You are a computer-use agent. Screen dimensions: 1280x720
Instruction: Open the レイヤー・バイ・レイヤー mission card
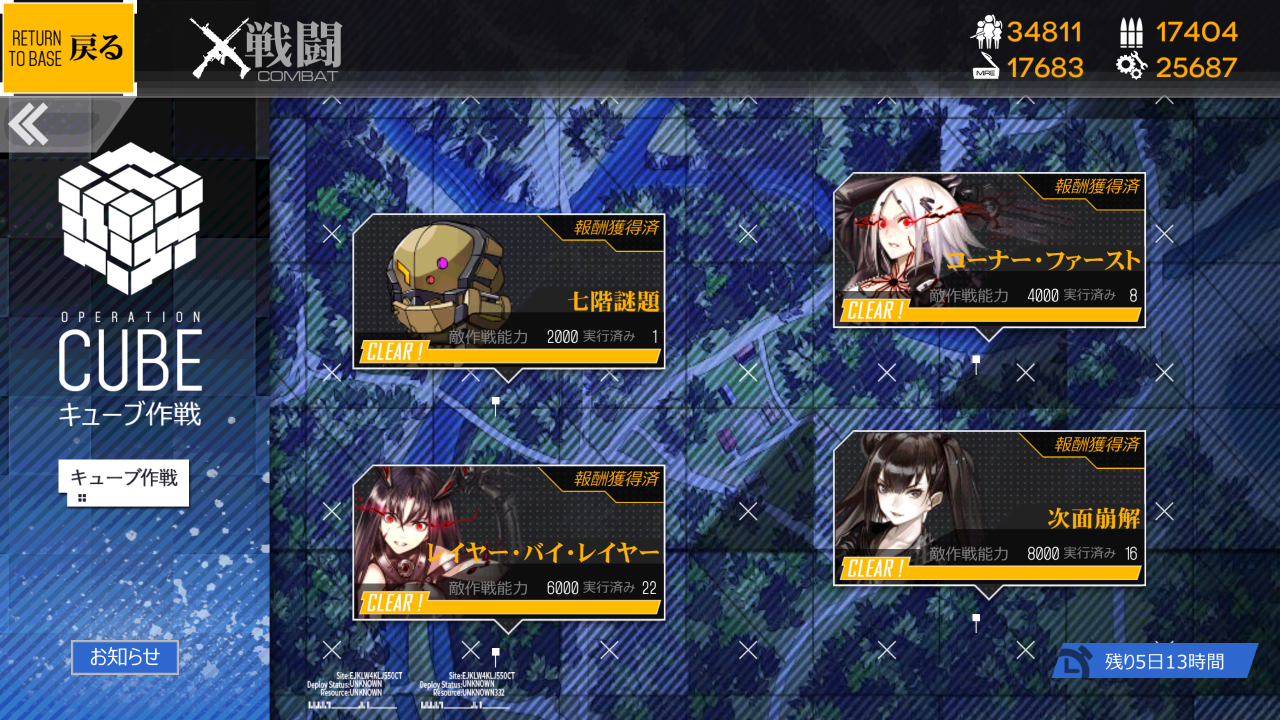tap(508, 542)
